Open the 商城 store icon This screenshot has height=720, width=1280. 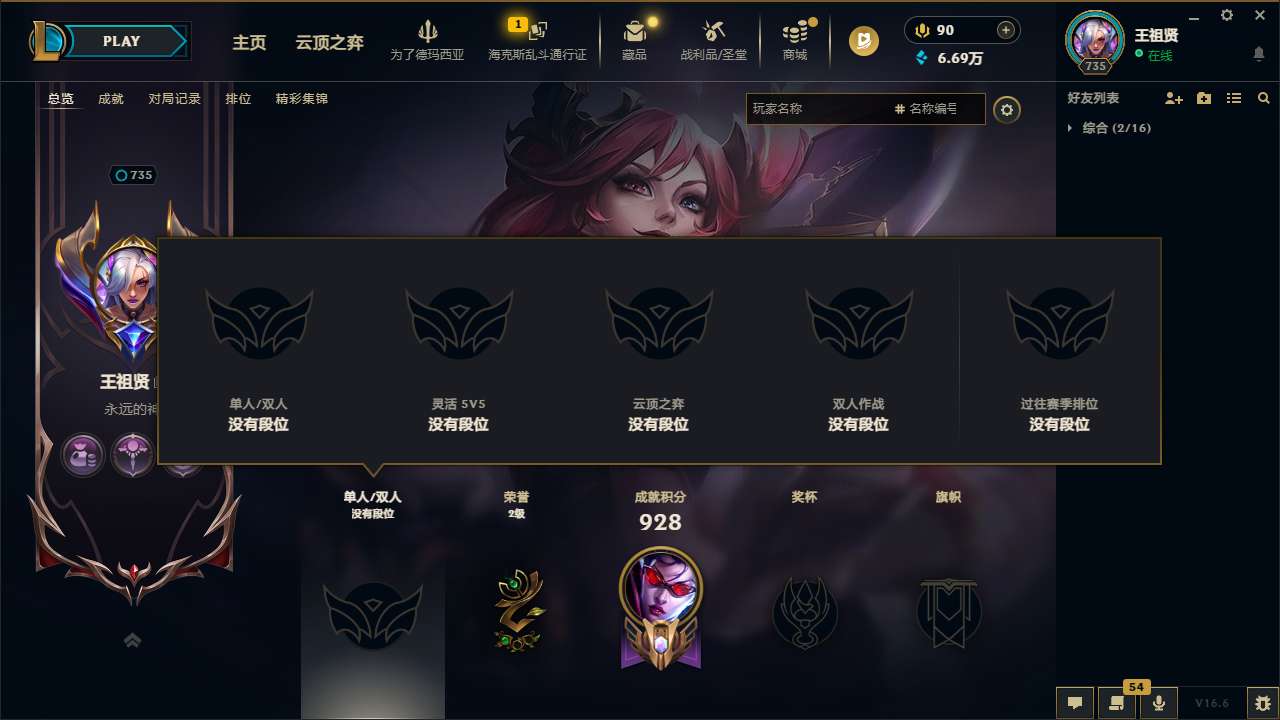click(795, 31)
